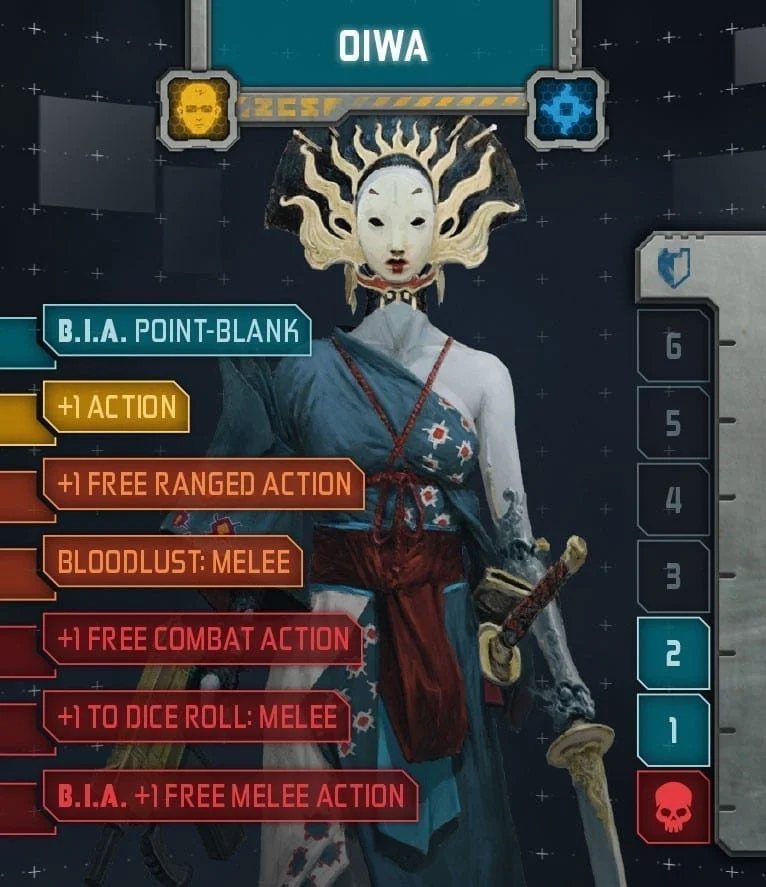Click the red skull death slot
Screen dimensions: 766x887
point(673,807)
